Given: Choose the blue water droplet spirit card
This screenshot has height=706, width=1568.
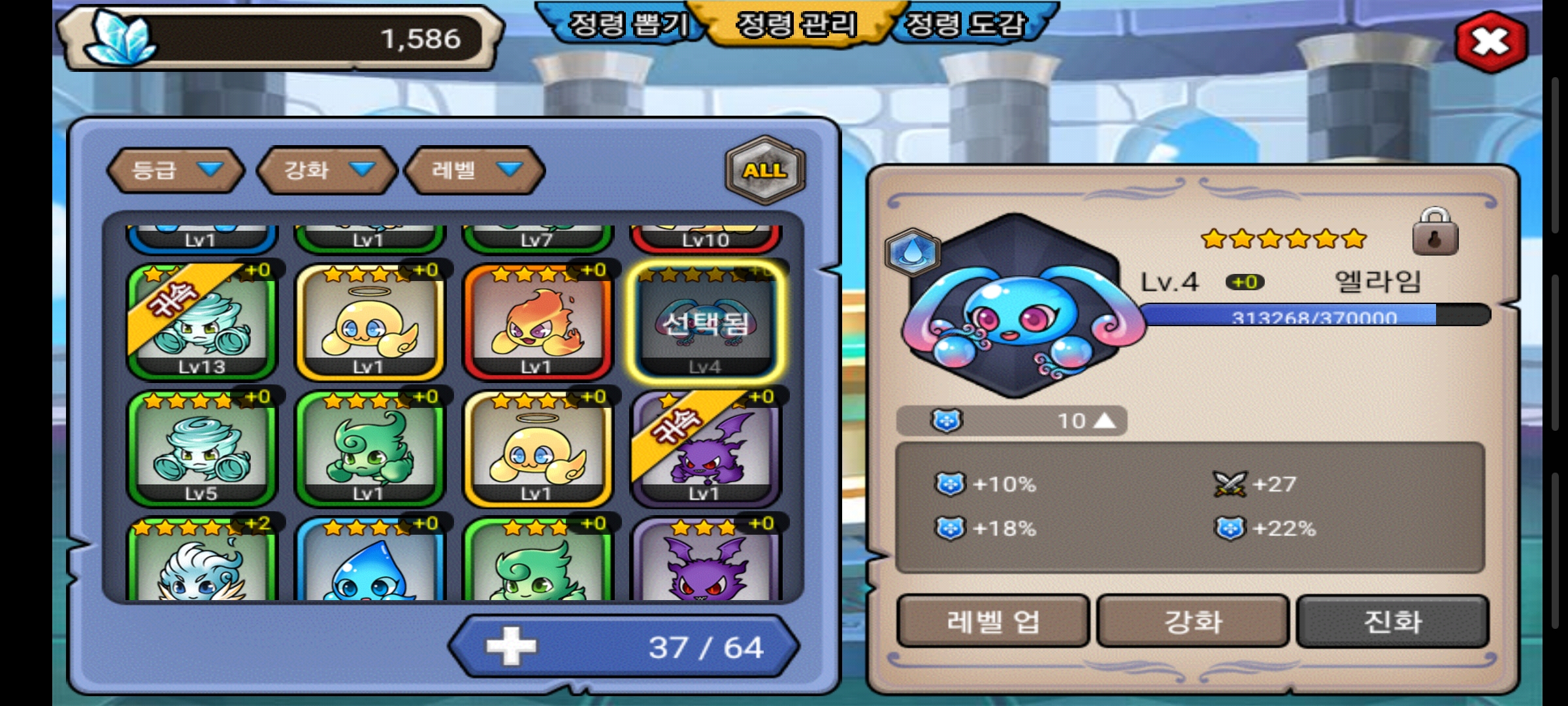Looking at the screenshot, I should pos(369,562).
